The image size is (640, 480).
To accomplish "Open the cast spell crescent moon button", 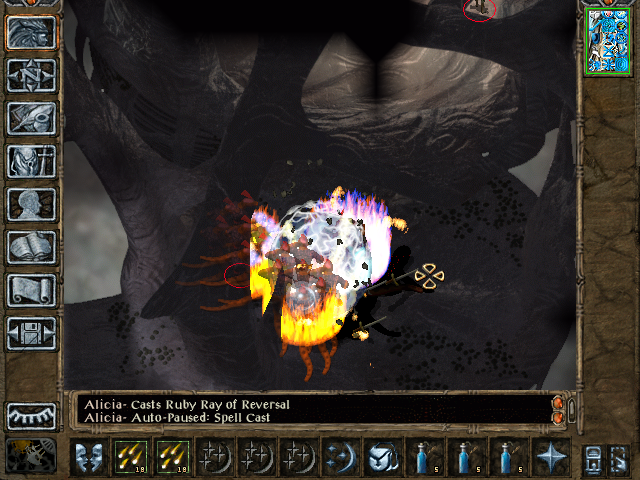I will [x=341, y=457].
